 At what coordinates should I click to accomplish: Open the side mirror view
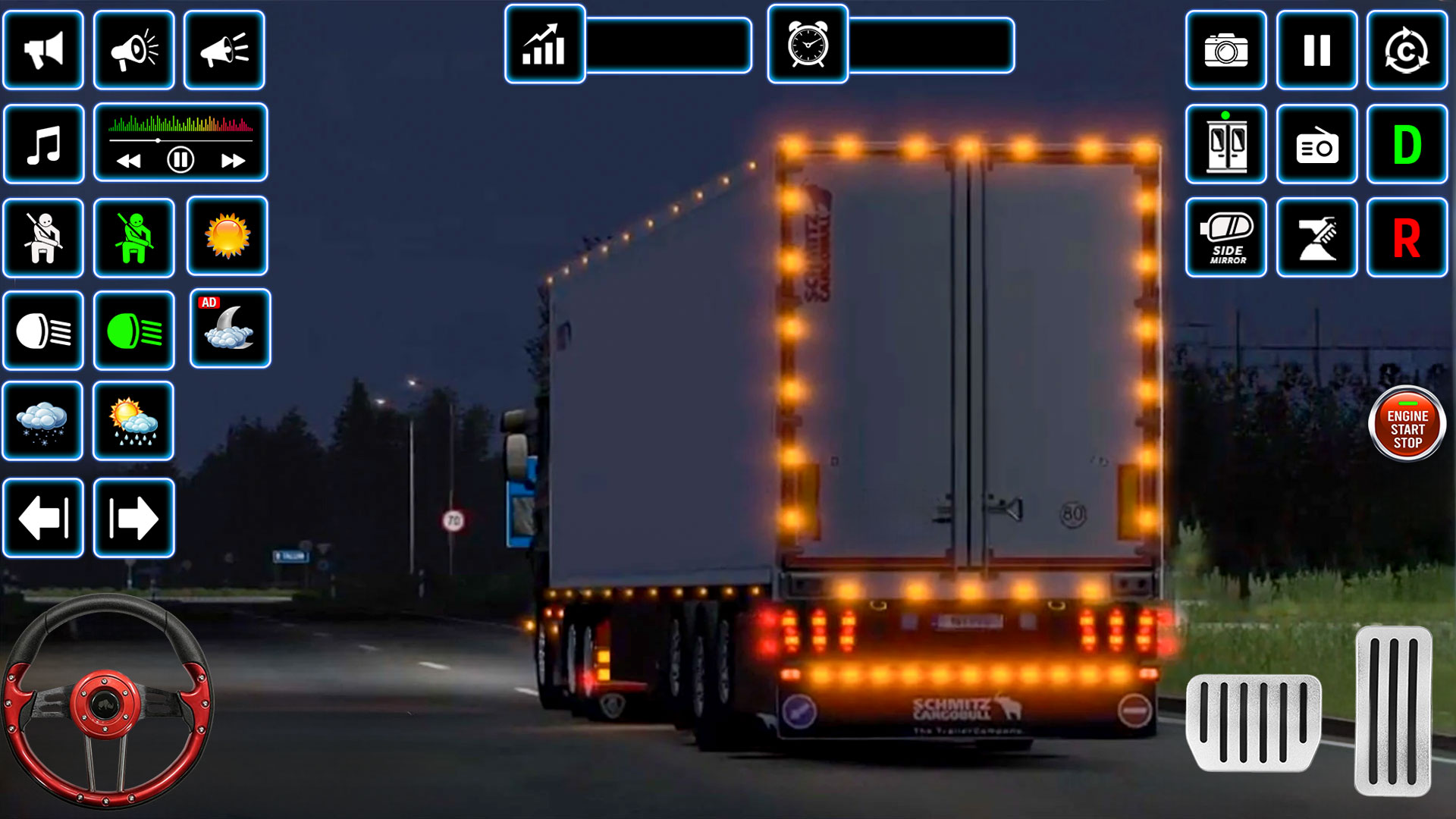pos(1225,239)
